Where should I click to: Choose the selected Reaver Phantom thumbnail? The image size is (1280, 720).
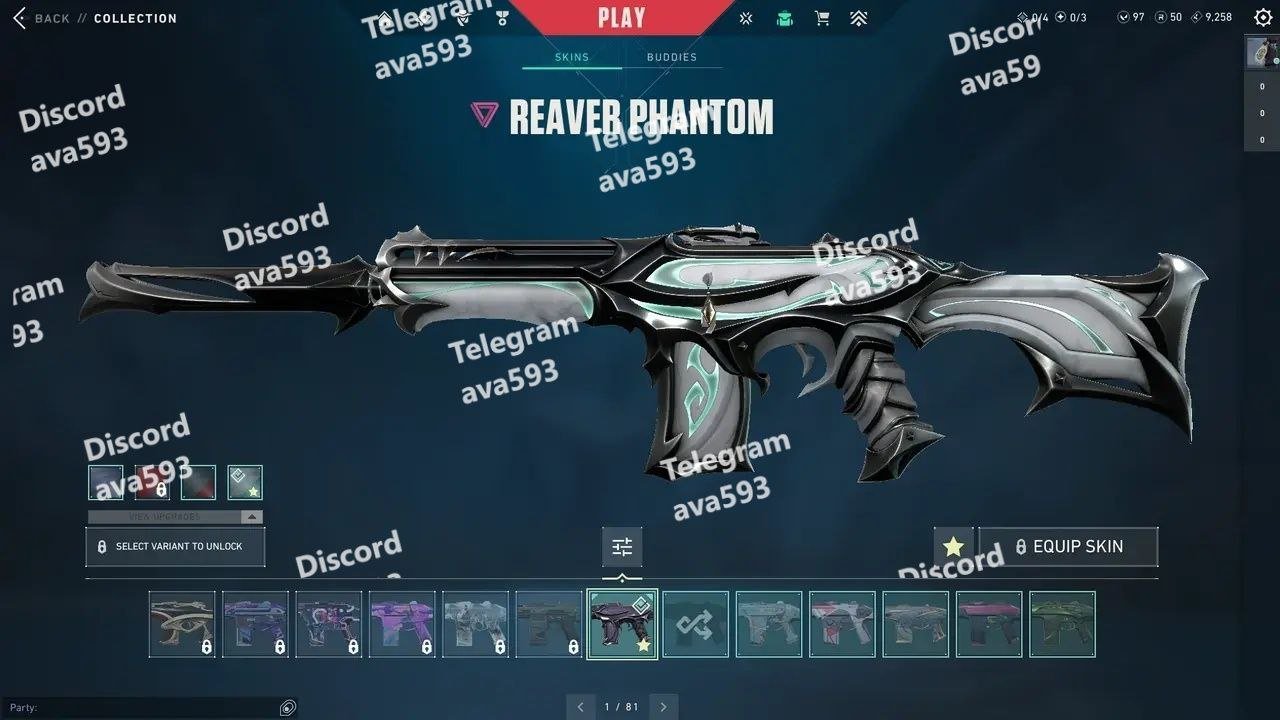point(622,624)
